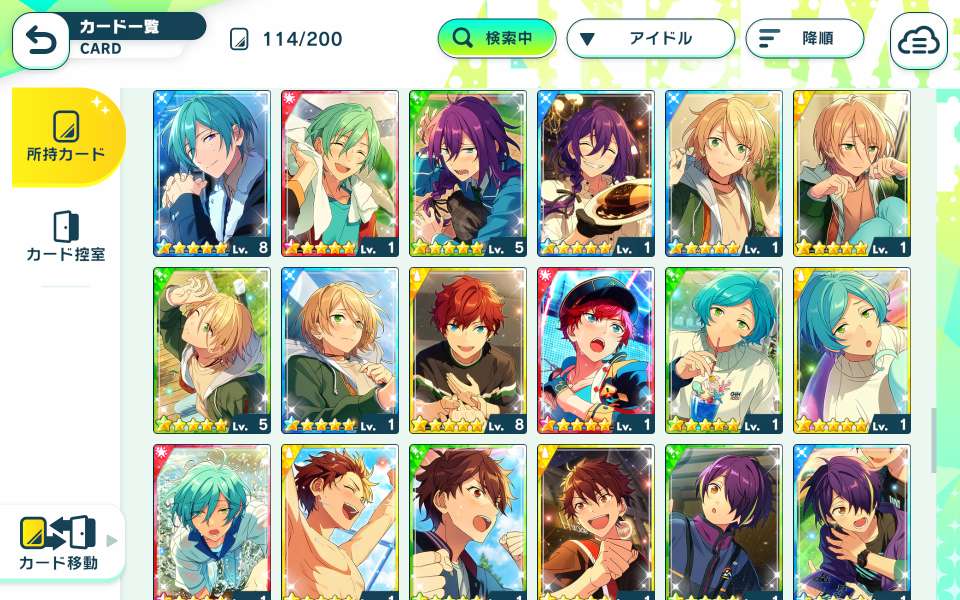960x600 pixels.
Task: Select the purple-haired boy serving curry card
Action: click(x=596, y=173)
